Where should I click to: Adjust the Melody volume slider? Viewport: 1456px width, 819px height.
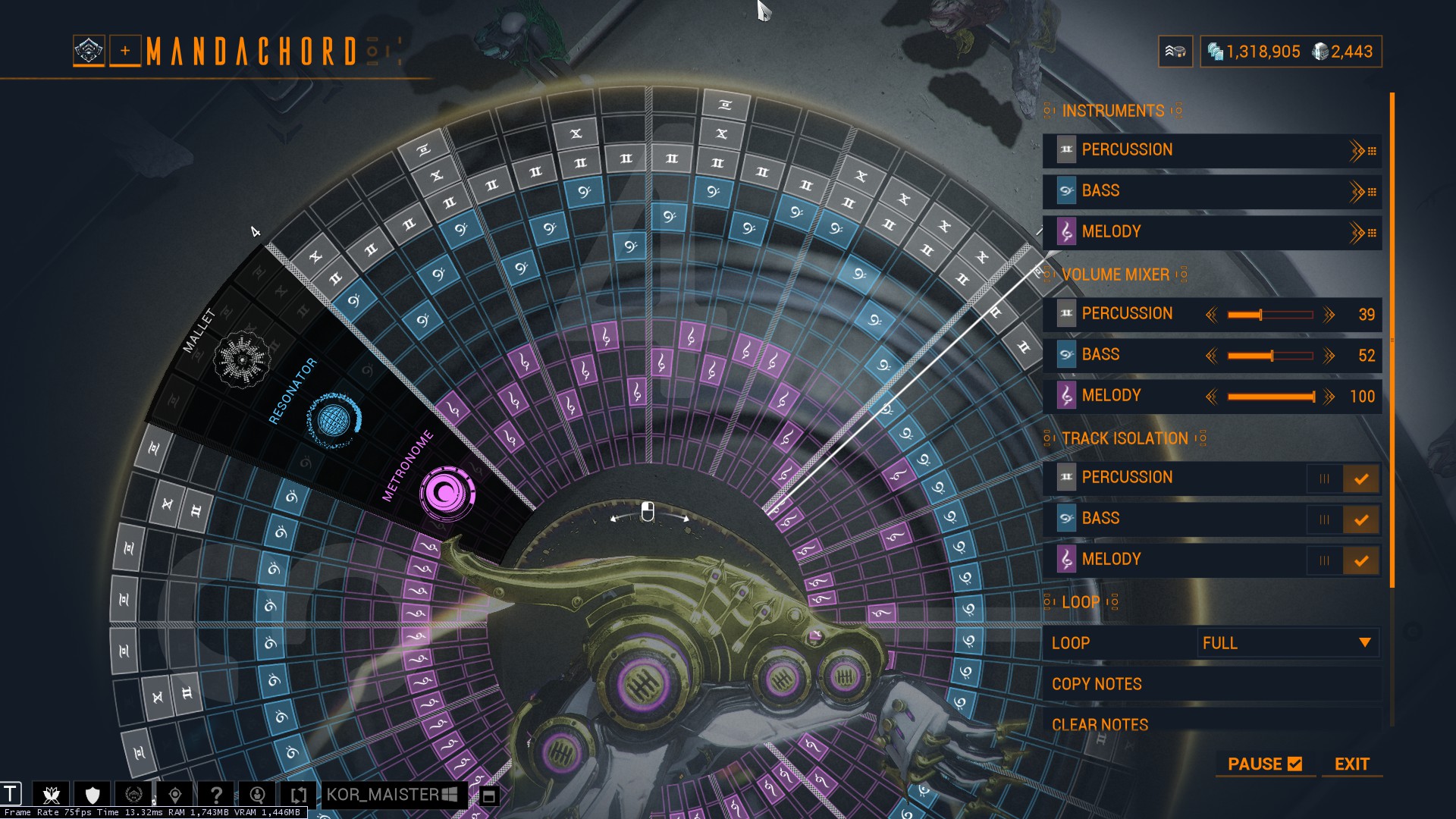1271,397
